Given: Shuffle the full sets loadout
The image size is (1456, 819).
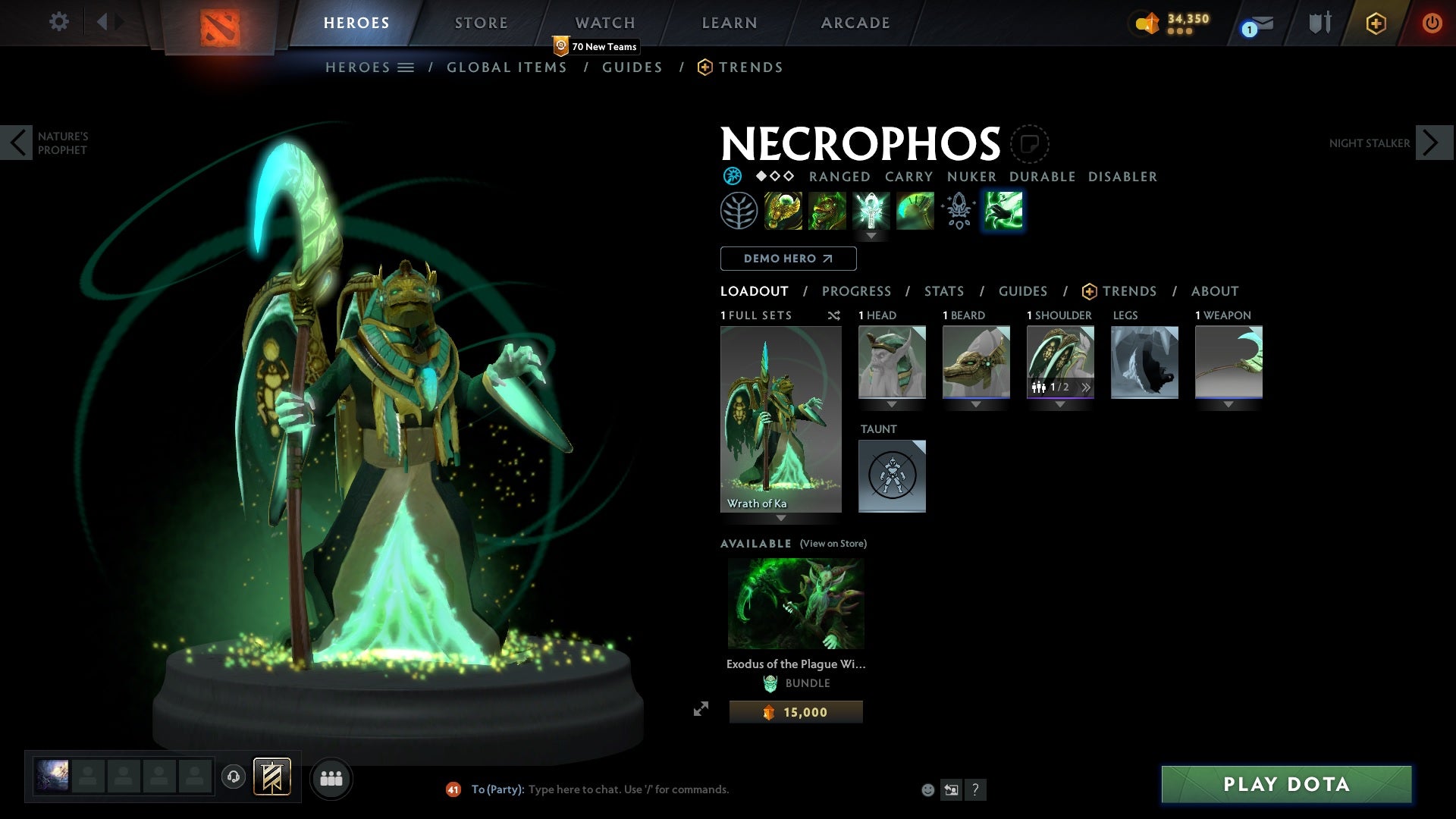Looking at the screenshot, I should click(x=833, y=315).
